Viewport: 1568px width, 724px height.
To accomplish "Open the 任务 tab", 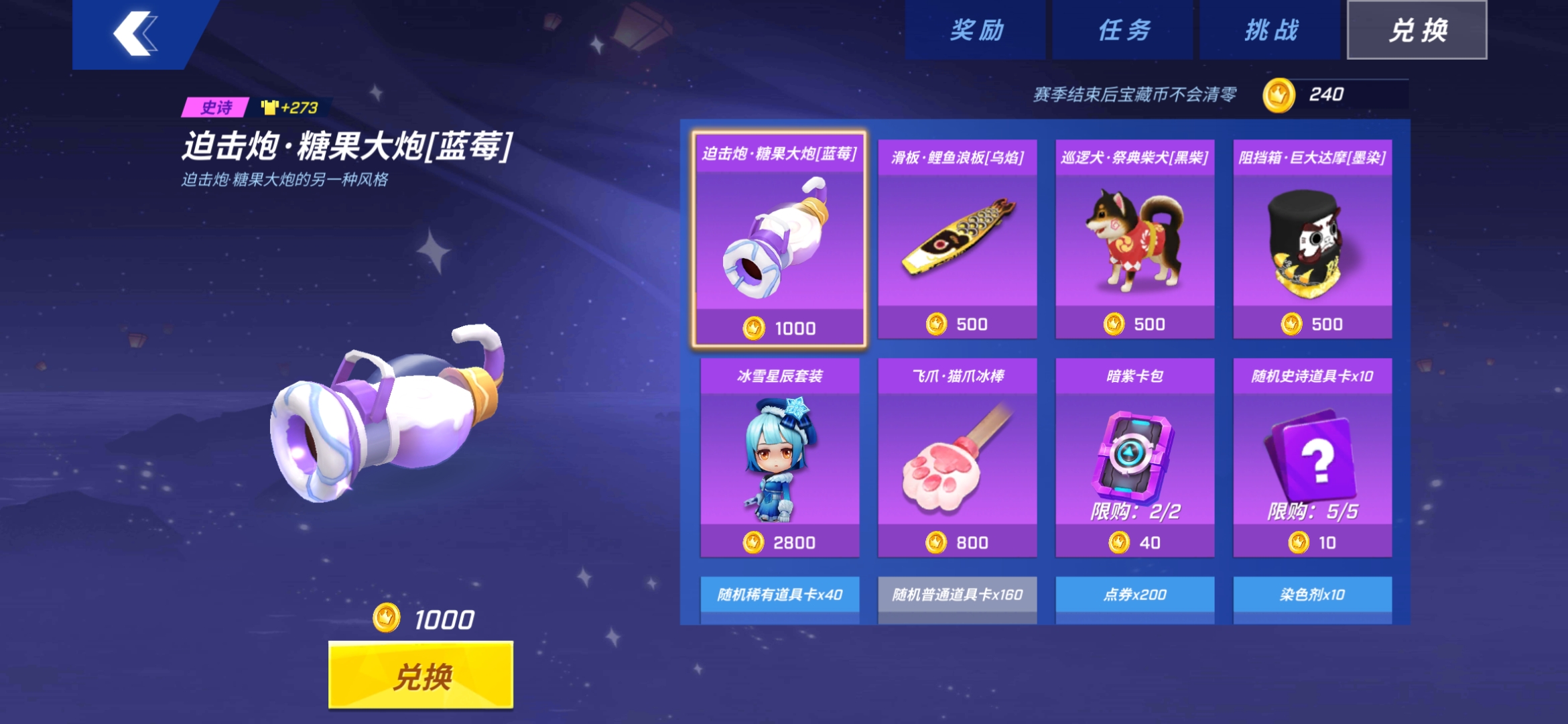I will (1123, 30).
